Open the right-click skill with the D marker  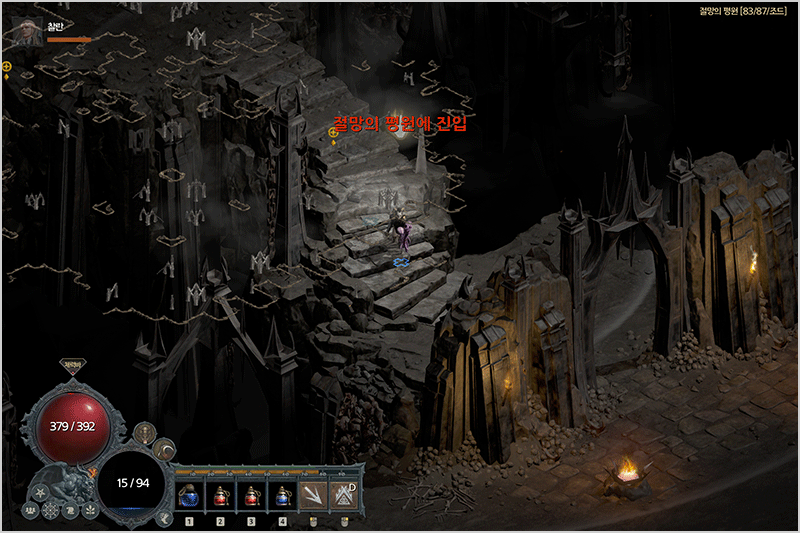tap(345, 494)
